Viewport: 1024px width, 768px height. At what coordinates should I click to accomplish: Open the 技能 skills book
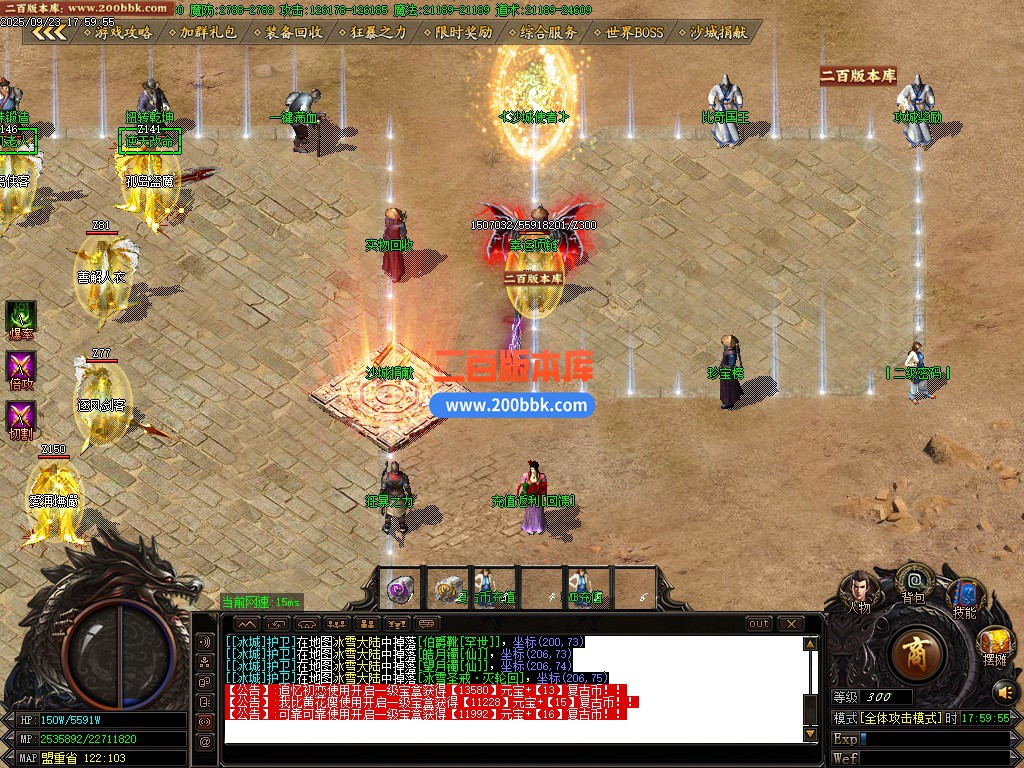(964, 597)
